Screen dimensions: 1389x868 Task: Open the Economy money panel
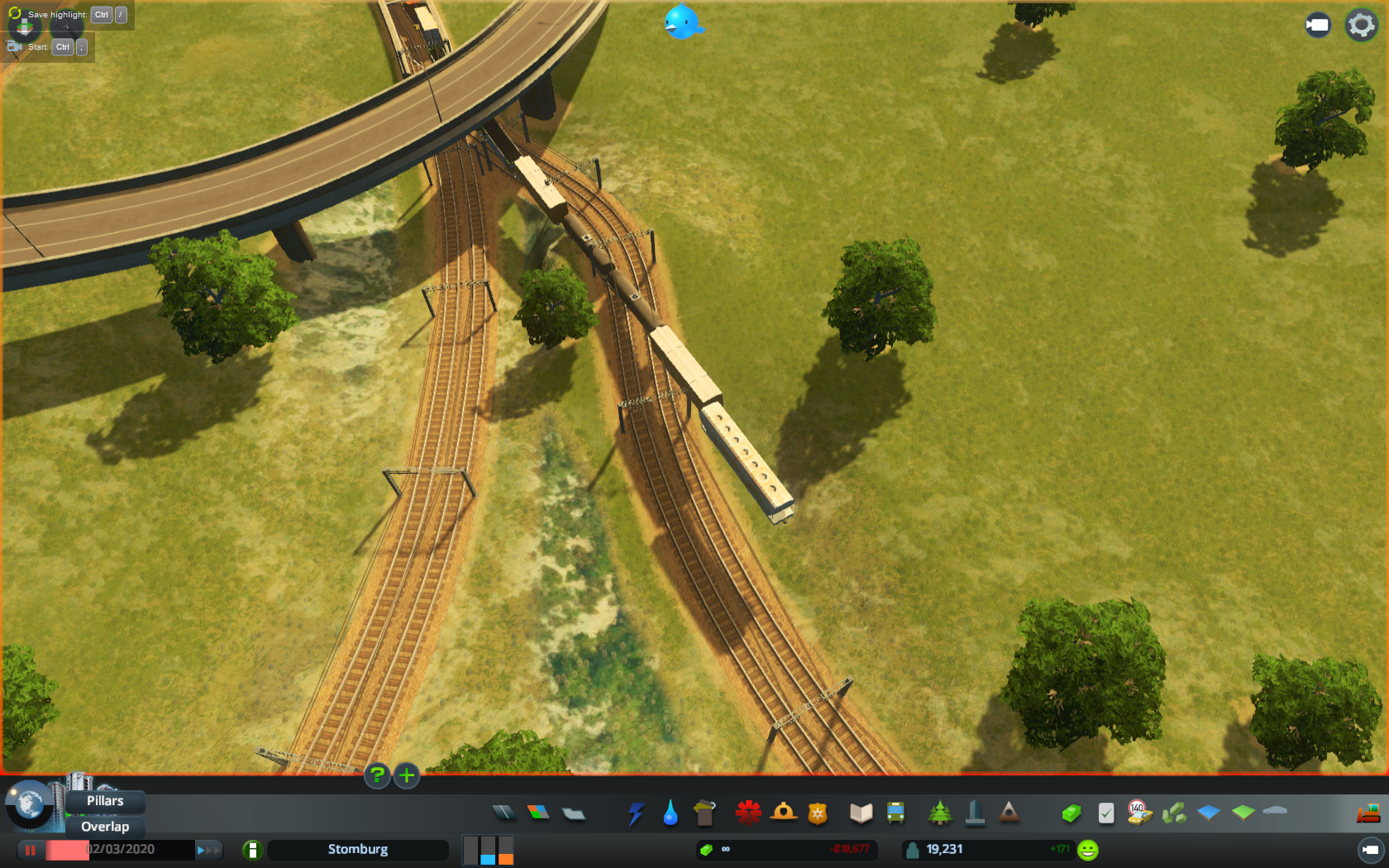1072,813
